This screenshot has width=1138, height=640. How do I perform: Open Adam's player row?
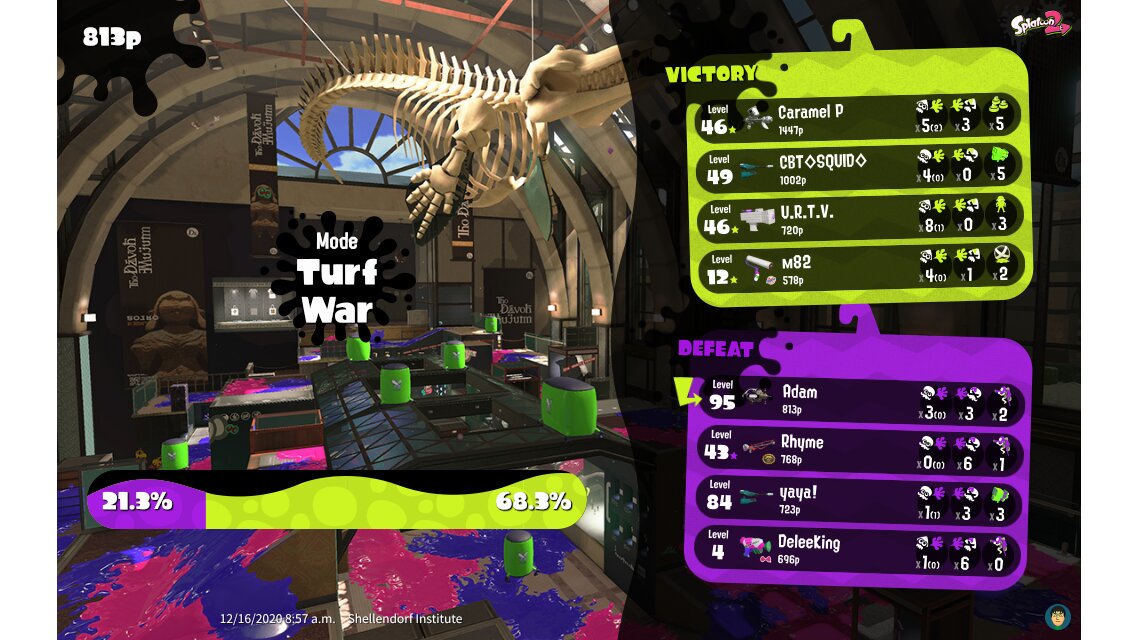[858, 398]
